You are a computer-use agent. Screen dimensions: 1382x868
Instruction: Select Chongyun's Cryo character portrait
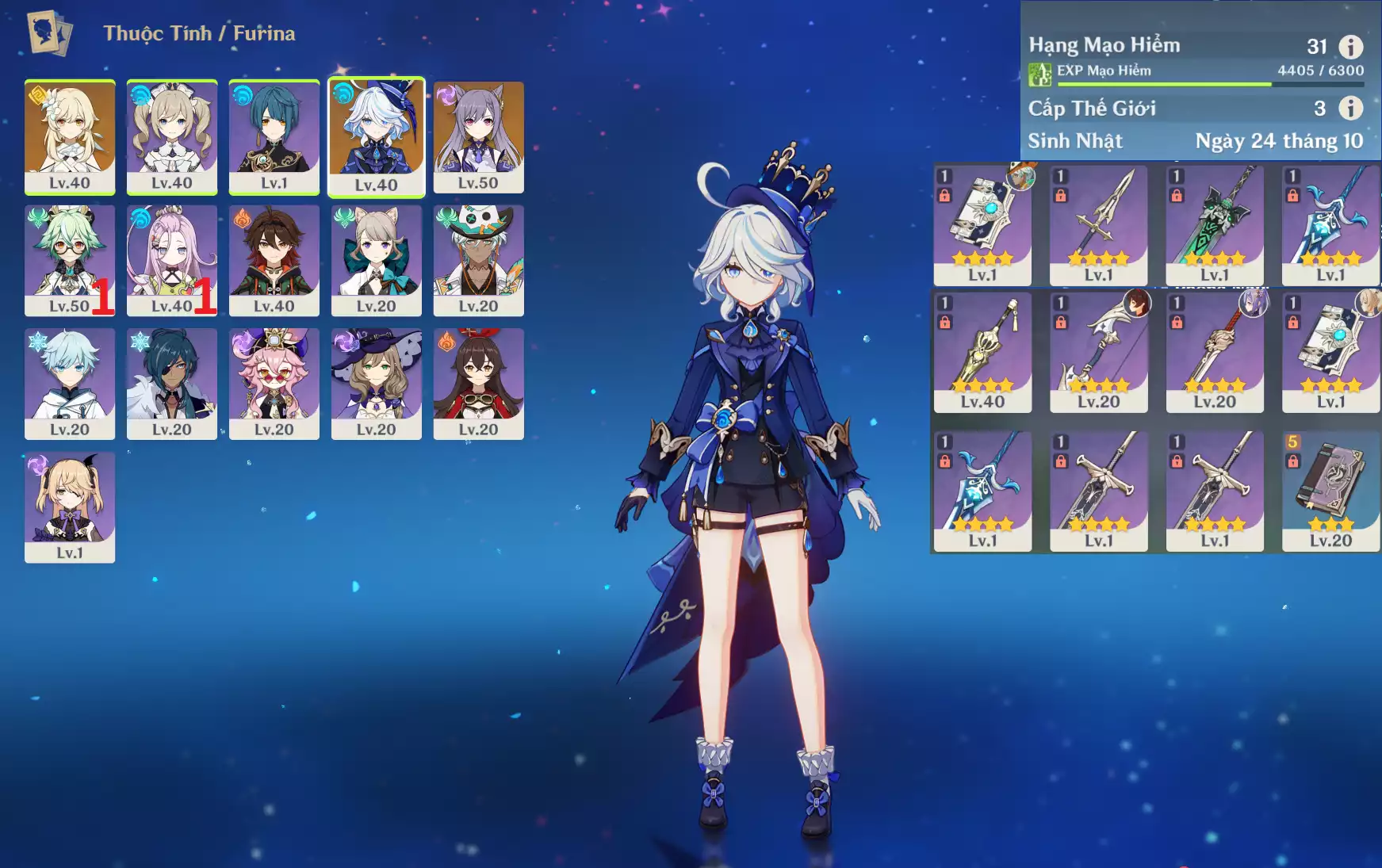[x=70, y=383]
